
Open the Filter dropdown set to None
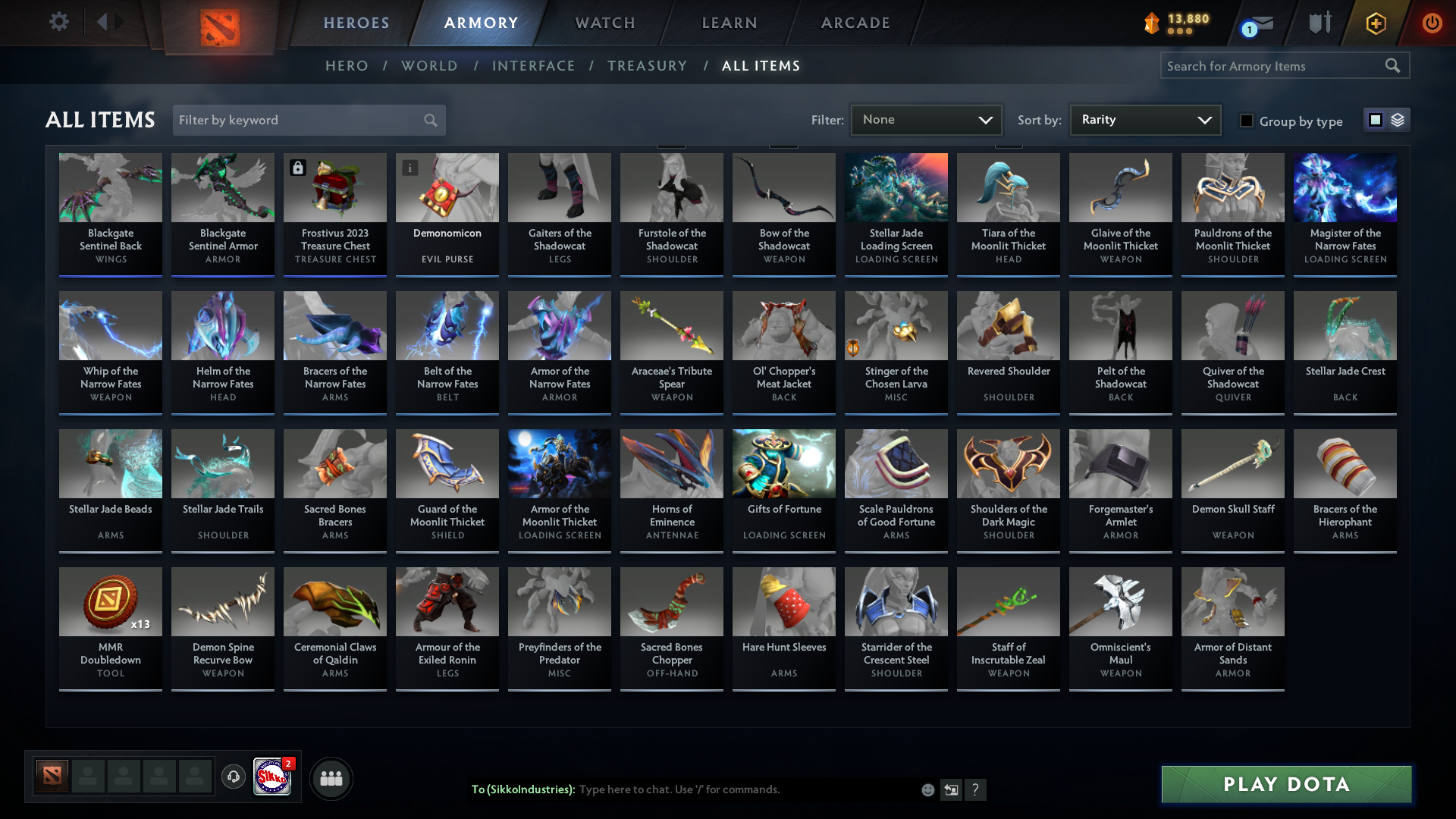tap(925, 119)
